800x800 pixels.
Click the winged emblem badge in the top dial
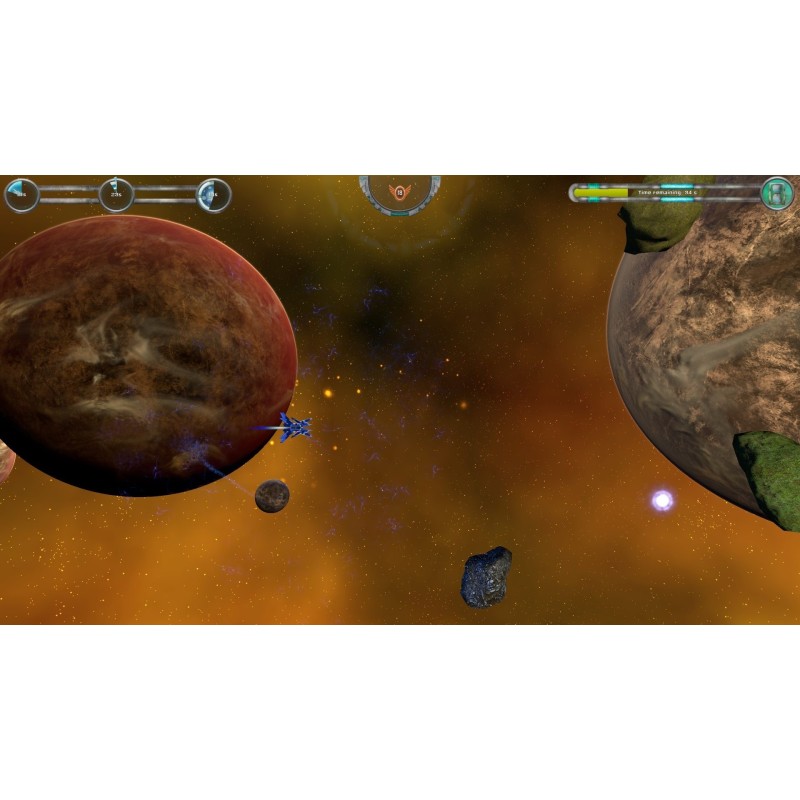tap(400, 192)
